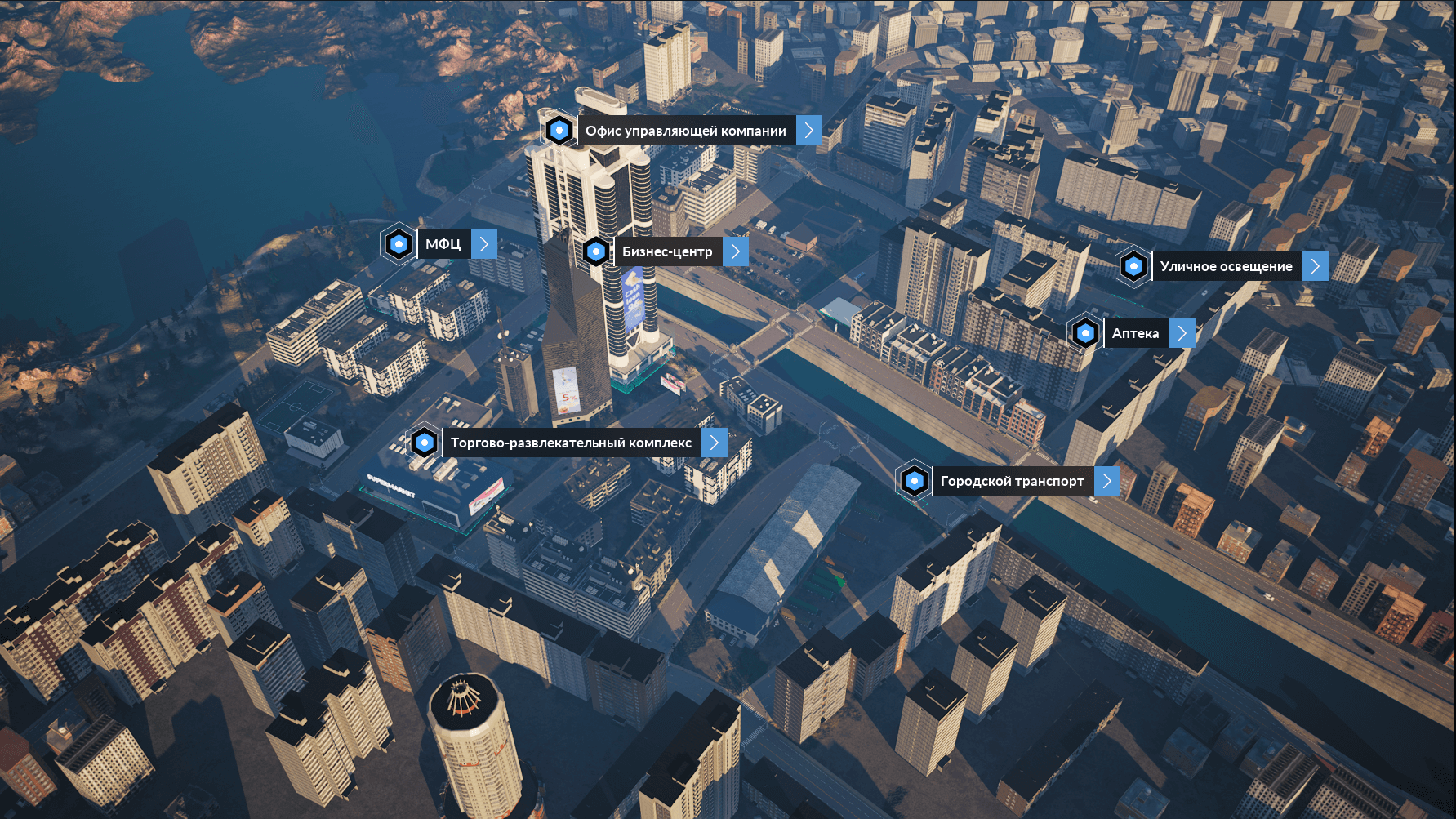Click the hexagon icon of Городской транспорт
1456x819 pixels.
tap(915, 481)
